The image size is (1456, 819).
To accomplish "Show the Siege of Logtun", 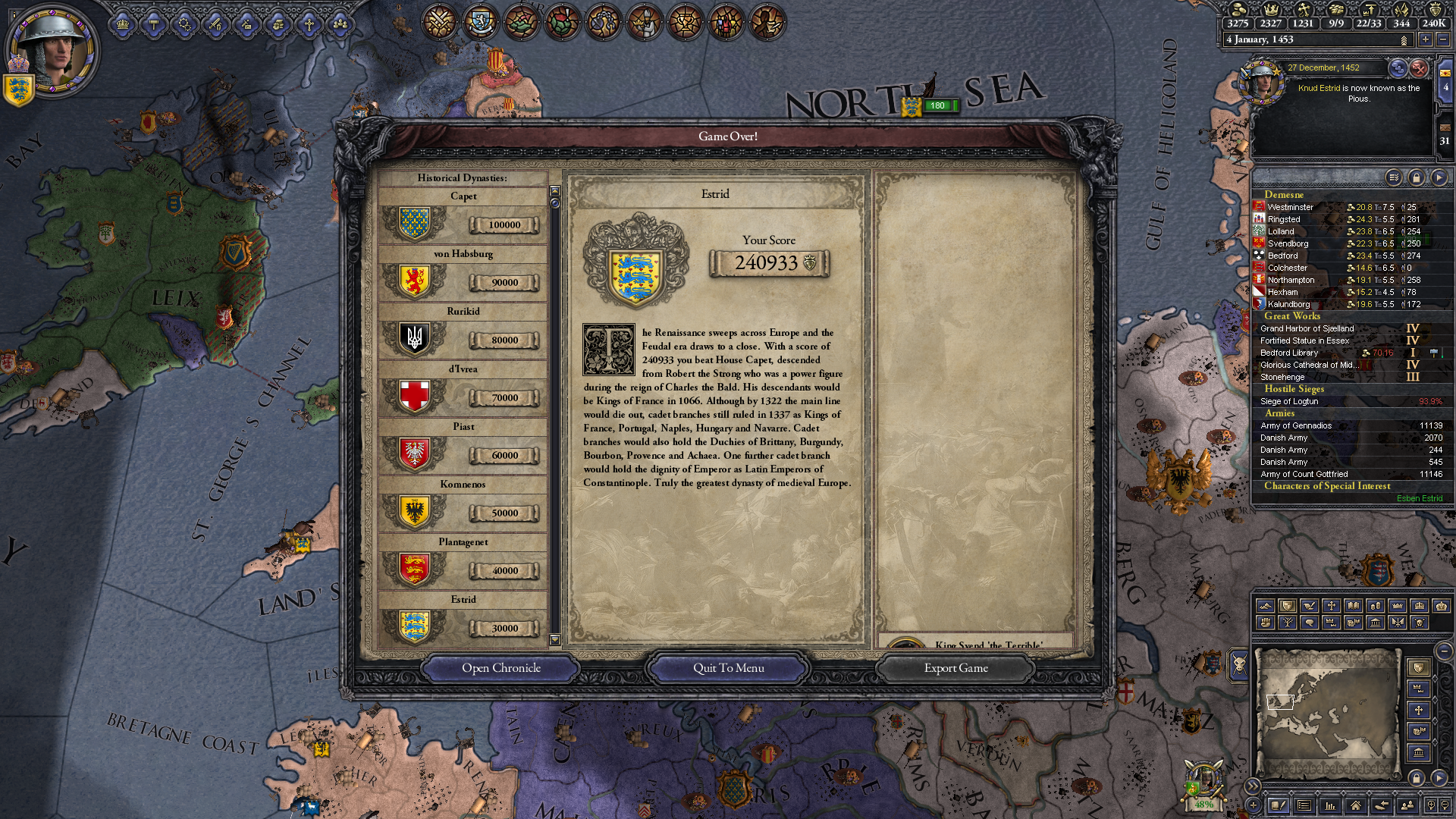I will point(1289,401).
